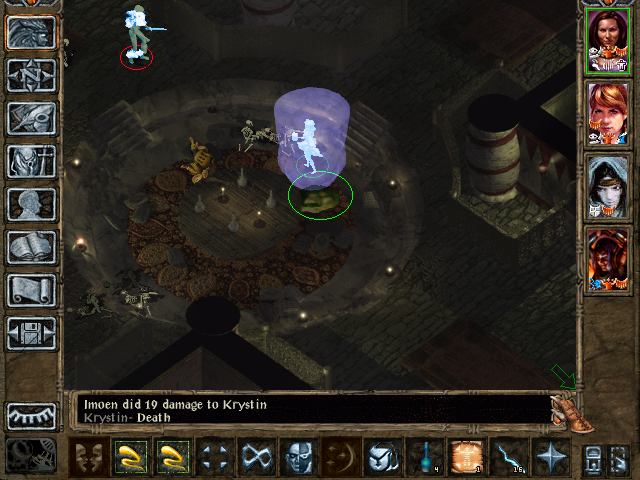Use the orange scroll quick item
640x480 pixels.
465,457
